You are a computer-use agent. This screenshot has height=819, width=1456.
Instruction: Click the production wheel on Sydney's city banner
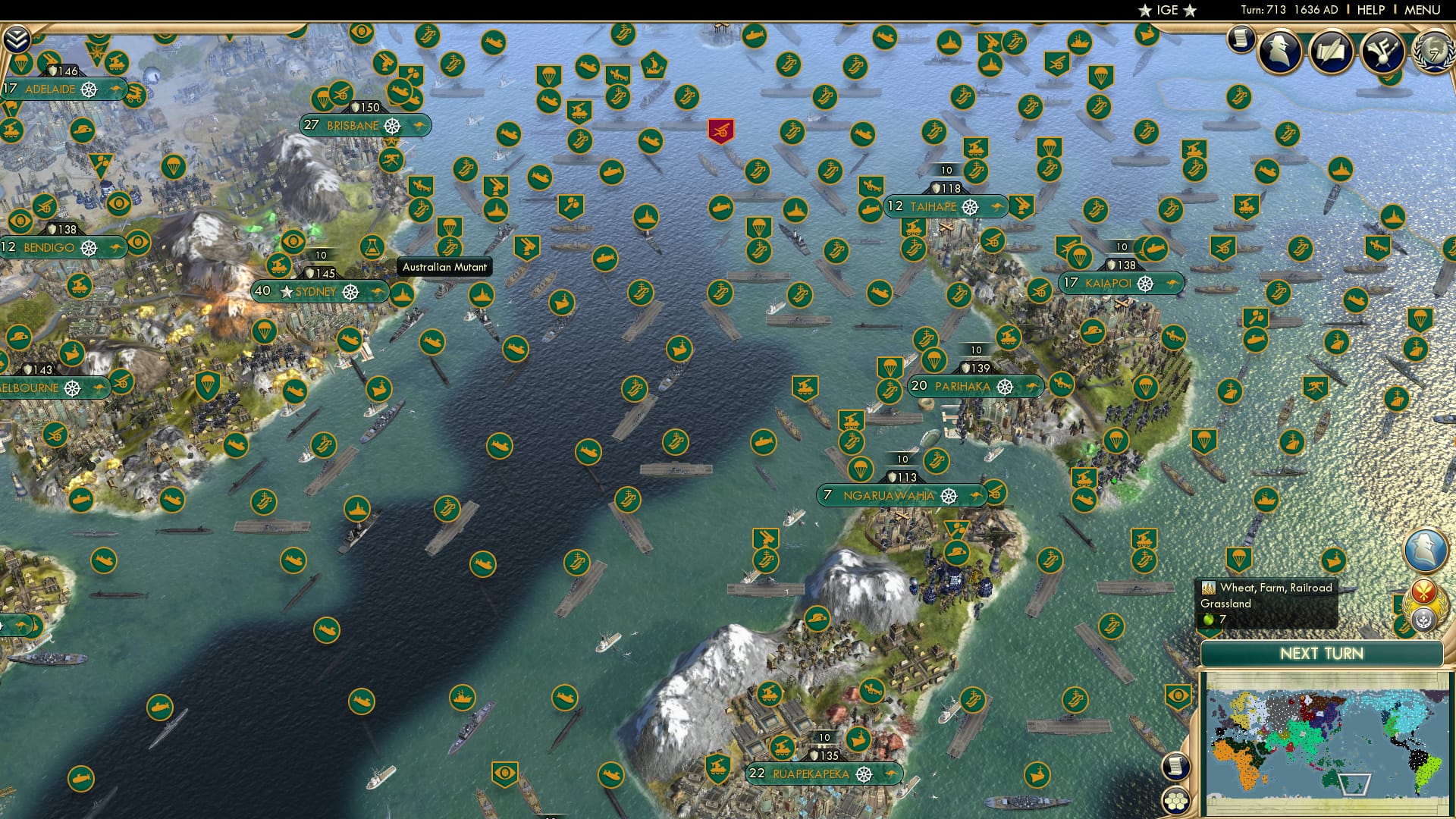(350, 293)
